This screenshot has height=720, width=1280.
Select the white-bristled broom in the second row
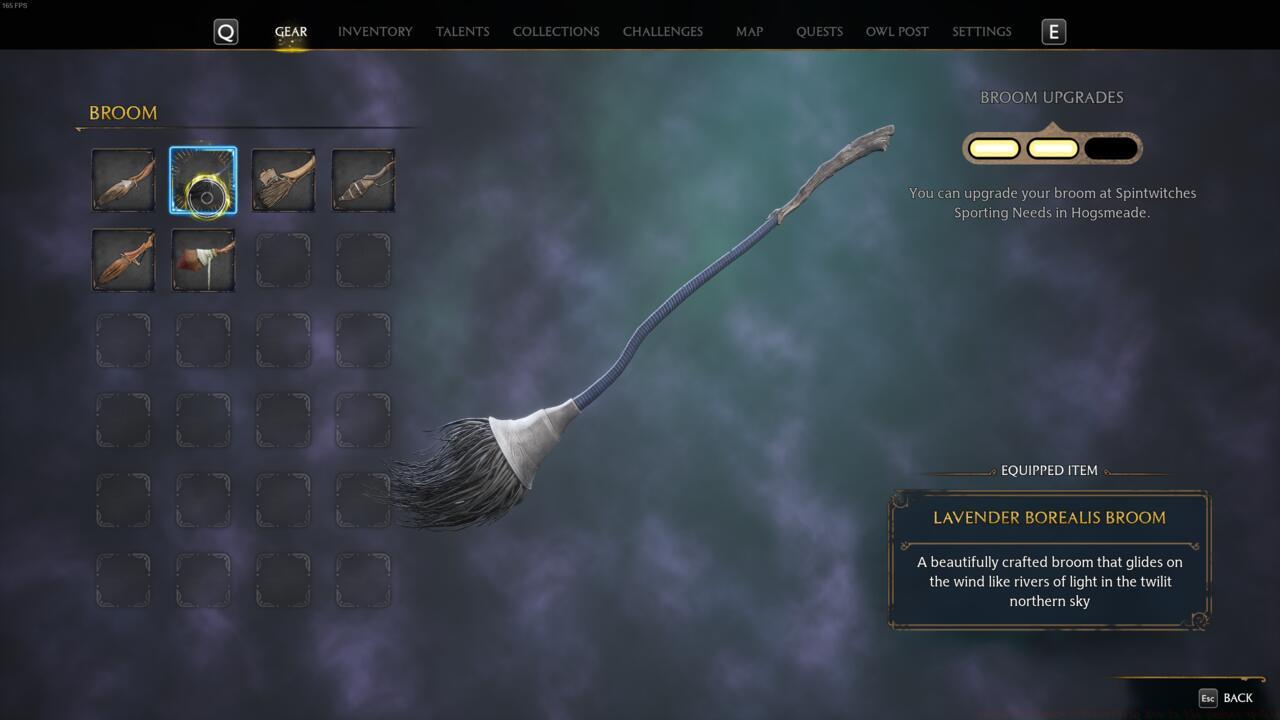click(203, 260)
